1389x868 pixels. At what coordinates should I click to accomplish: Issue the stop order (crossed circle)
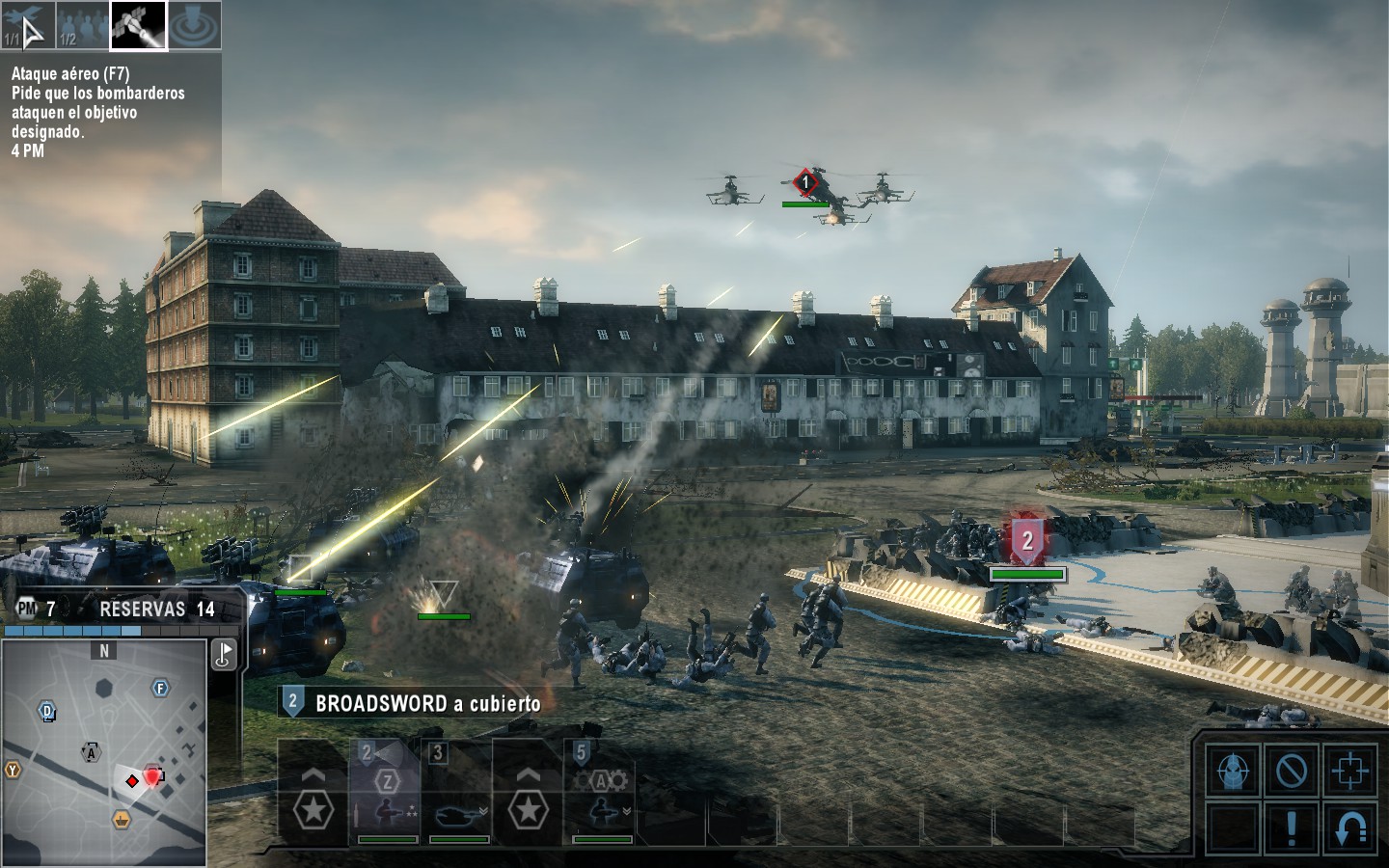1292,772
